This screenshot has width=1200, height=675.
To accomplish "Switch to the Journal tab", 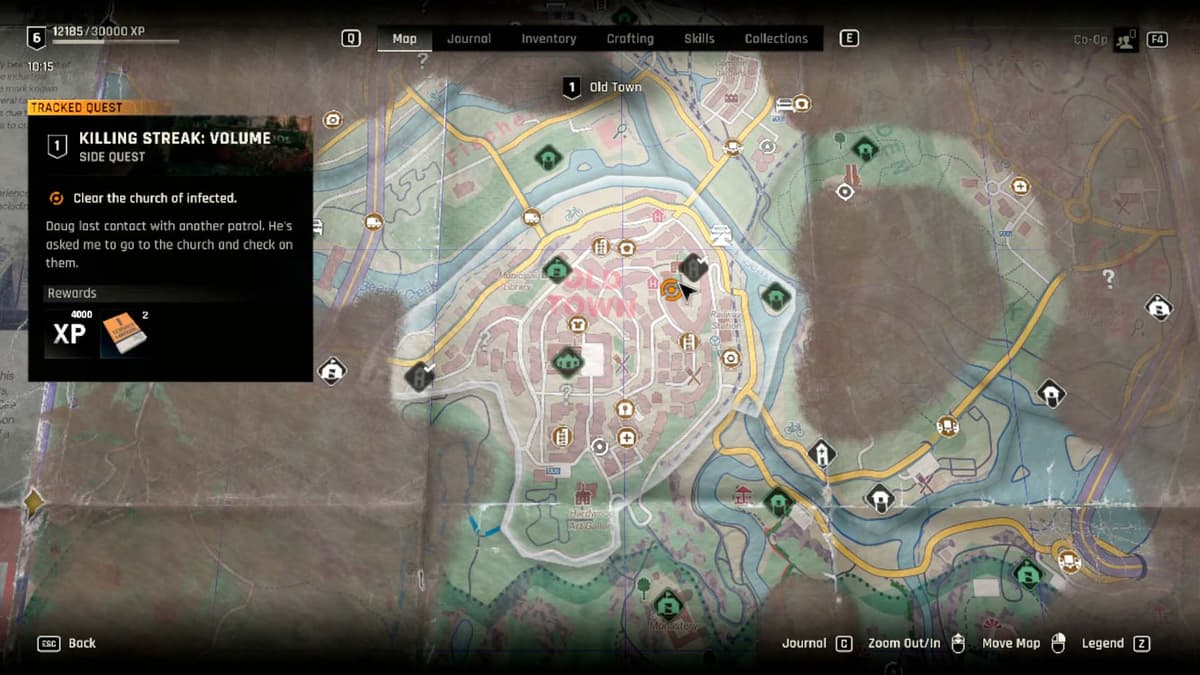I will (469, 39).
